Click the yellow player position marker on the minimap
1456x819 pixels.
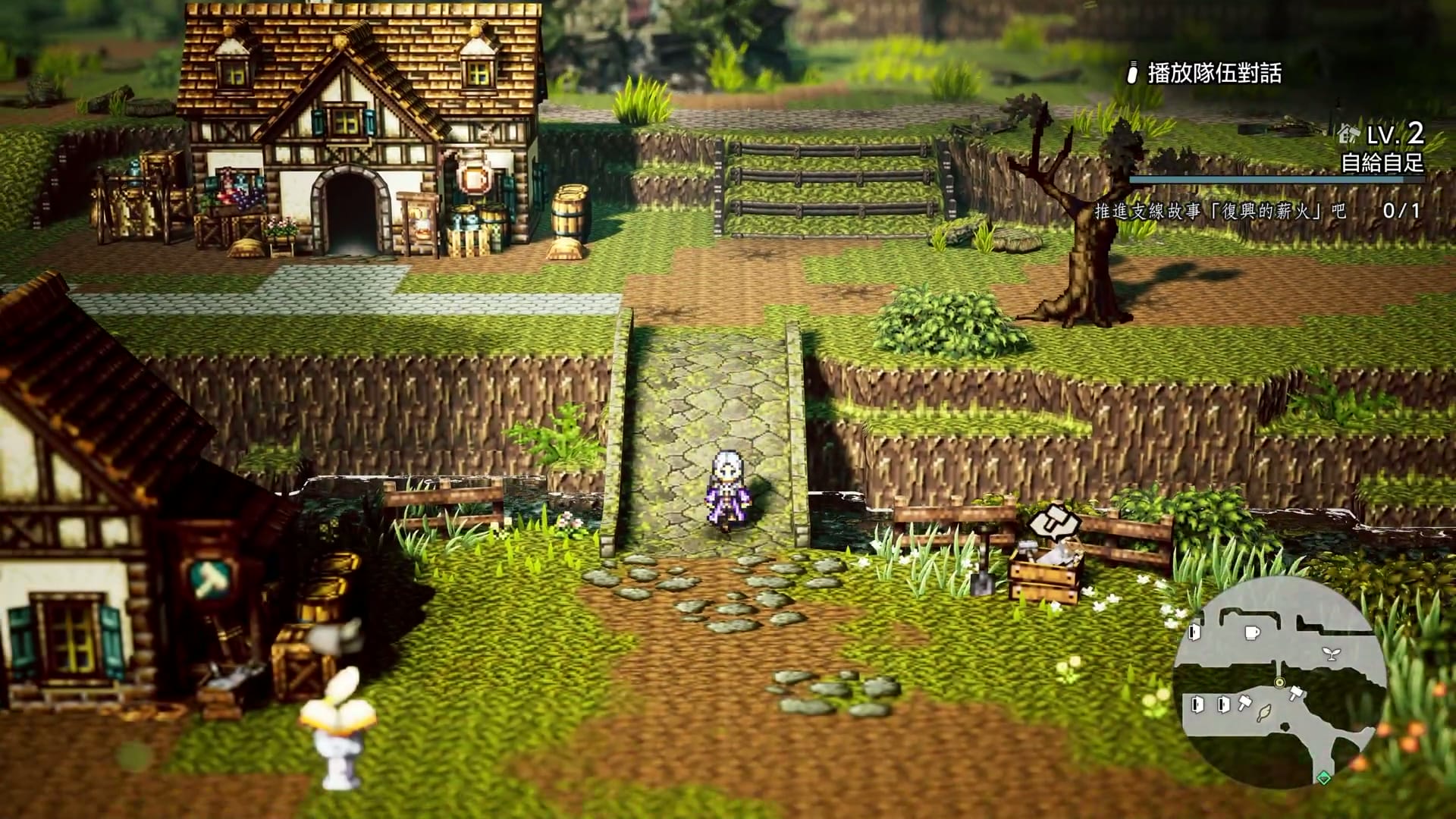click(x=1279, y=682)
